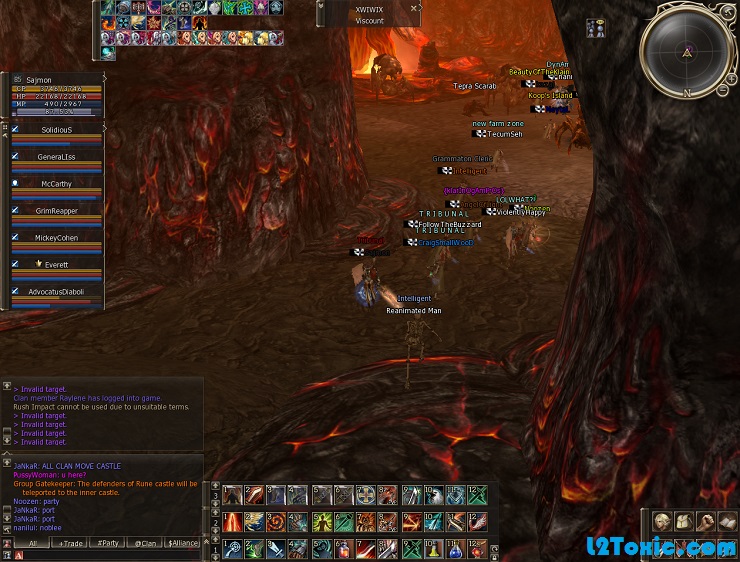This screenshot has width=740, height=562.
Task: Use the blue potion on the bottom hotbar
Action: (456, 550)
